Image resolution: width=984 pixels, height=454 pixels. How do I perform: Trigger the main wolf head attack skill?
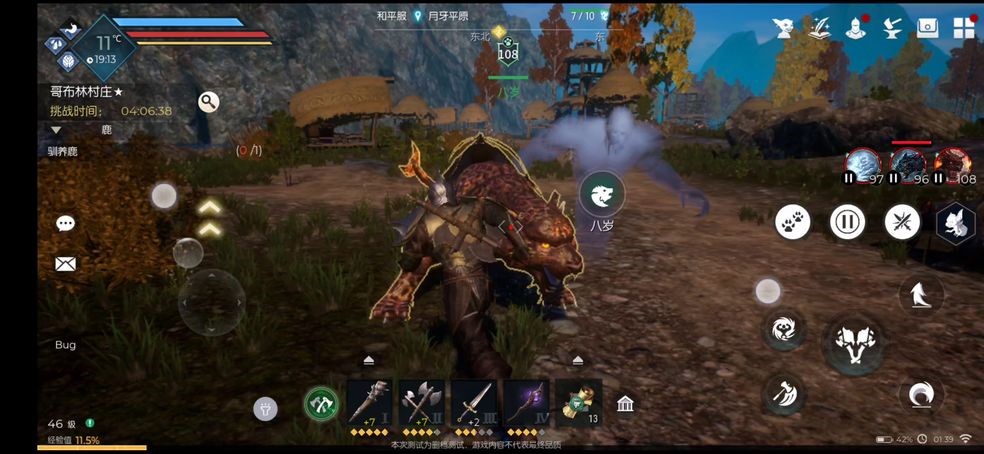(853, 343)
